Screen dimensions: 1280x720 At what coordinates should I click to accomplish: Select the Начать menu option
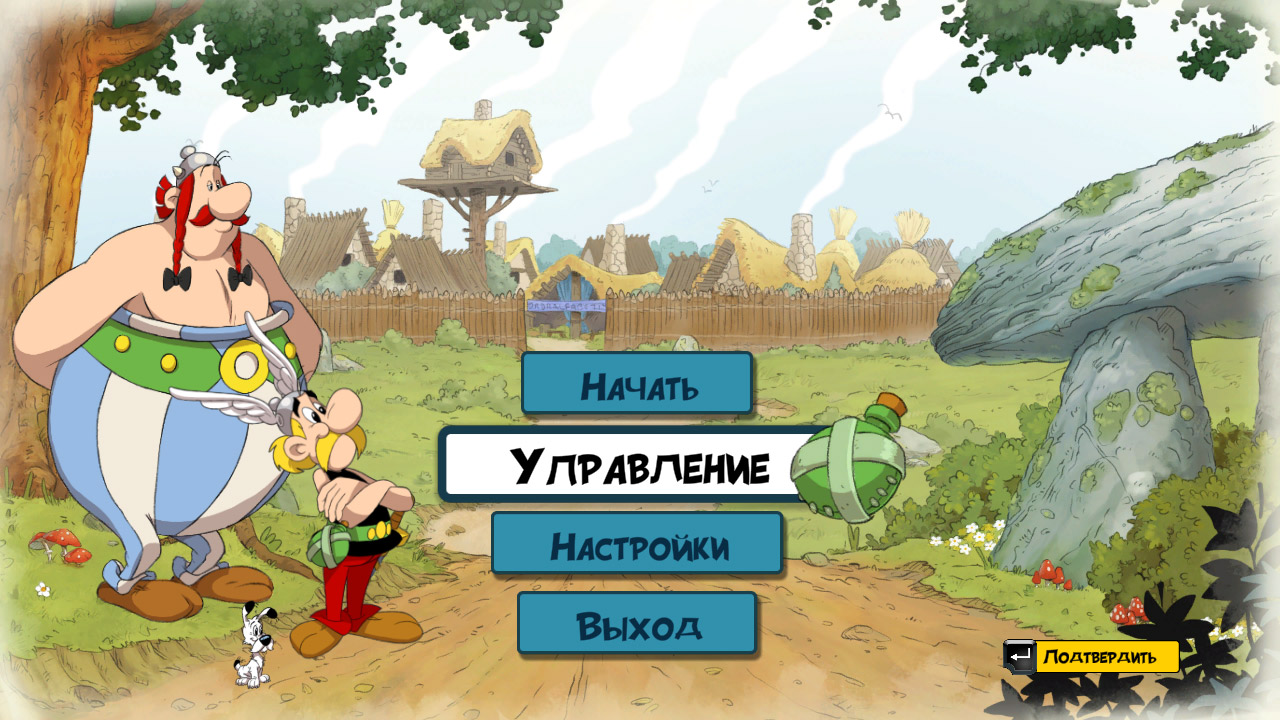tap(637, 385)
